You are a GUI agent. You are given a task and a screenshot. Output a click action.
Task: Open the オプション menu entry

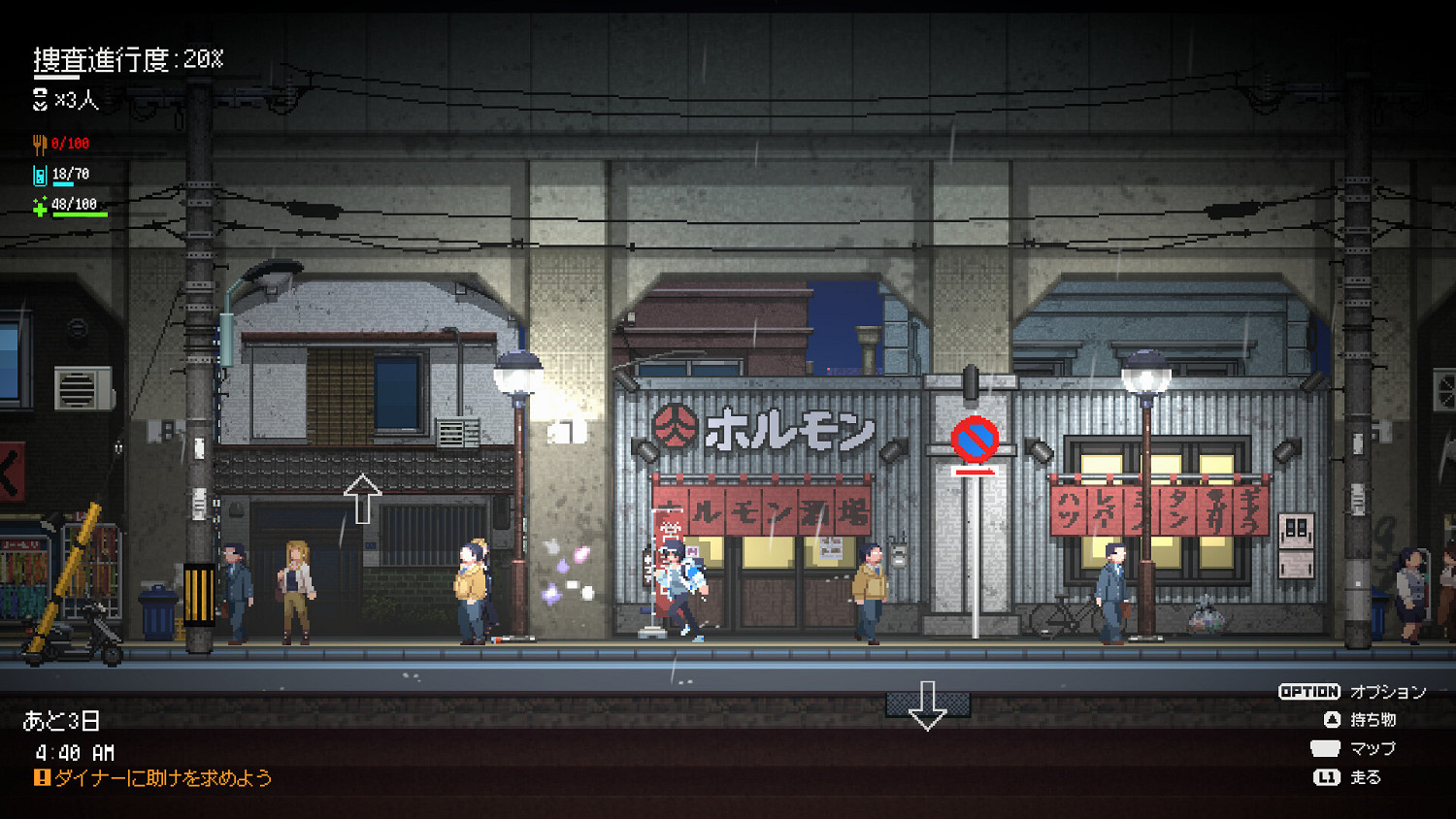click(x=1388, y=692)
